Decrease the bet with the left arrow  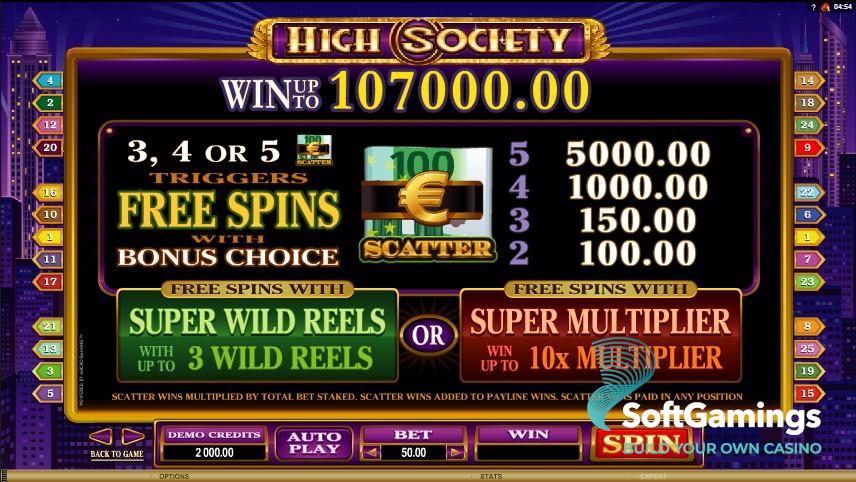(369, 452)
